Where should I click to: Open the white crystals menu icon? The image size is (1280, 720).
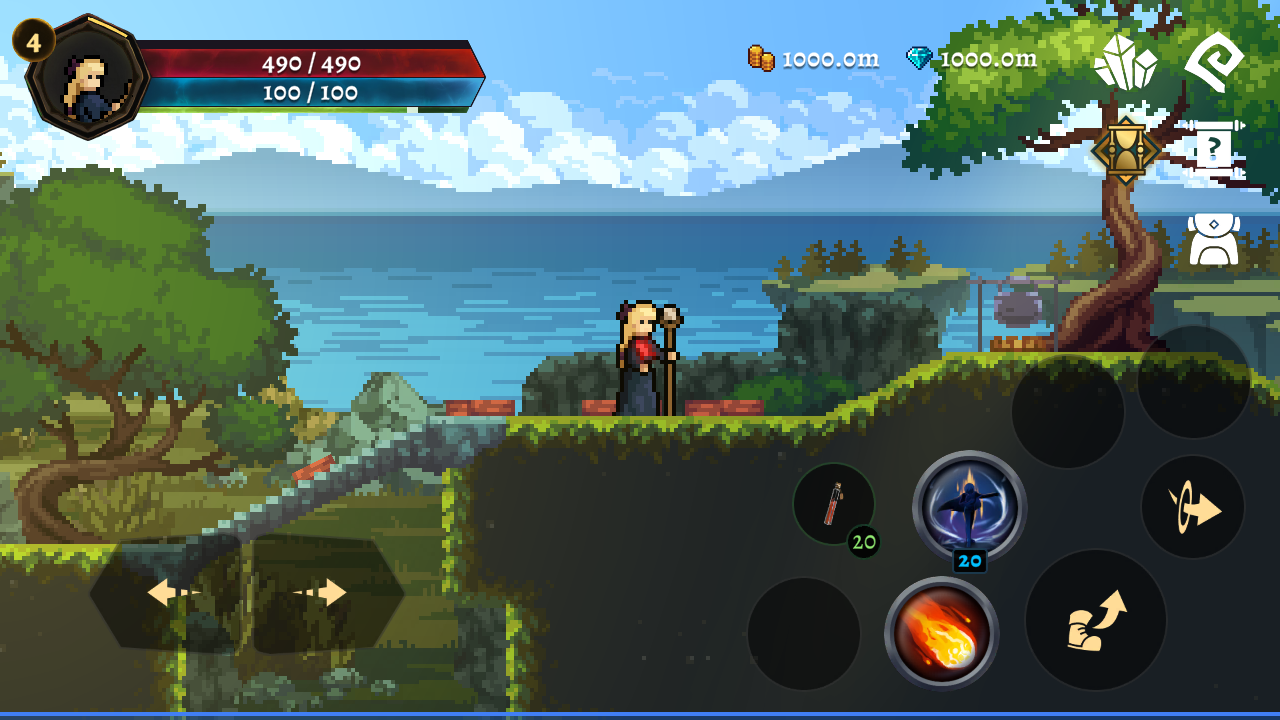coord(1125,62)
